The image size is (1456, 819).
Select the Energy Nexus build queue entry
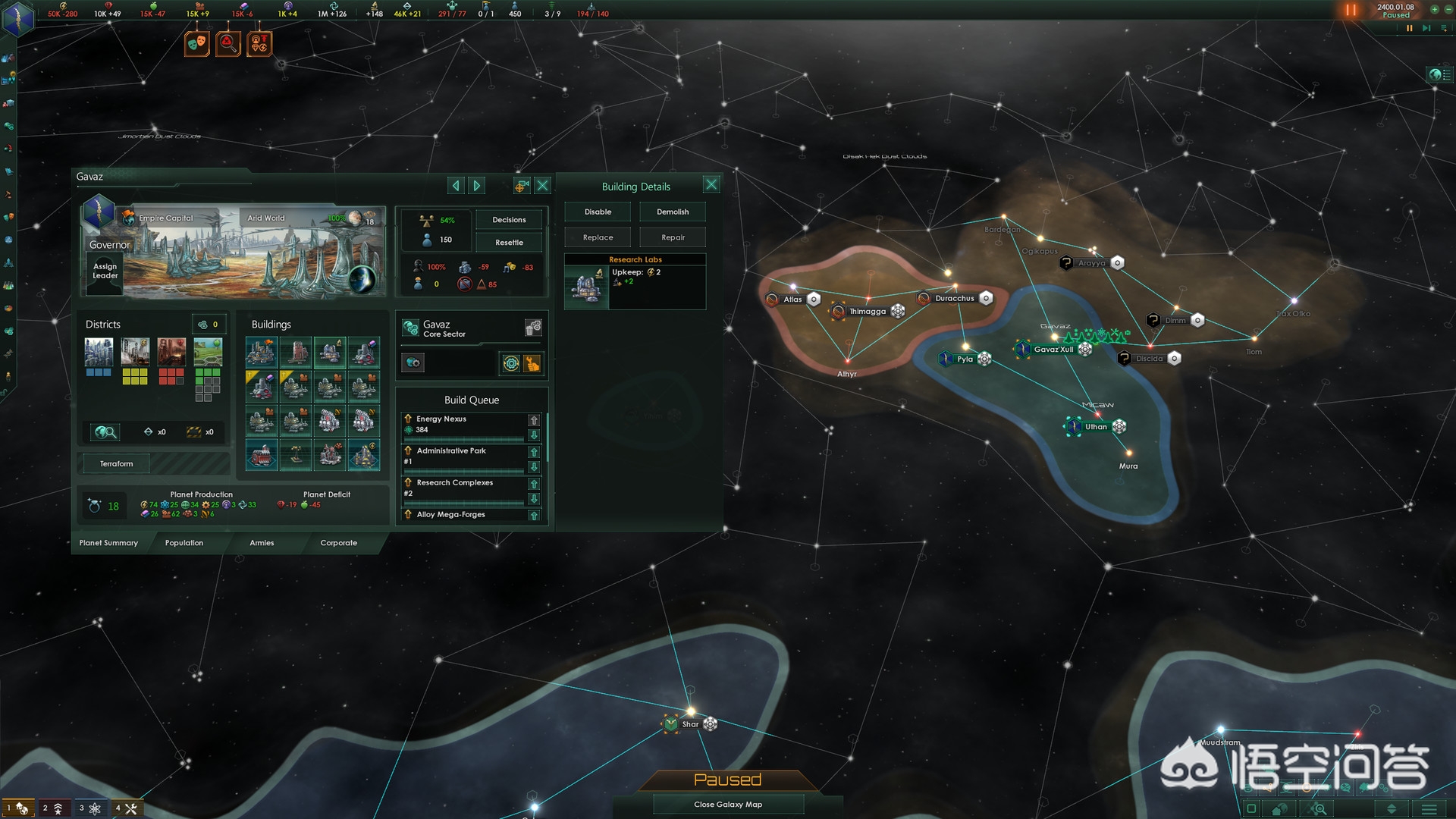(x=463, y=425)
